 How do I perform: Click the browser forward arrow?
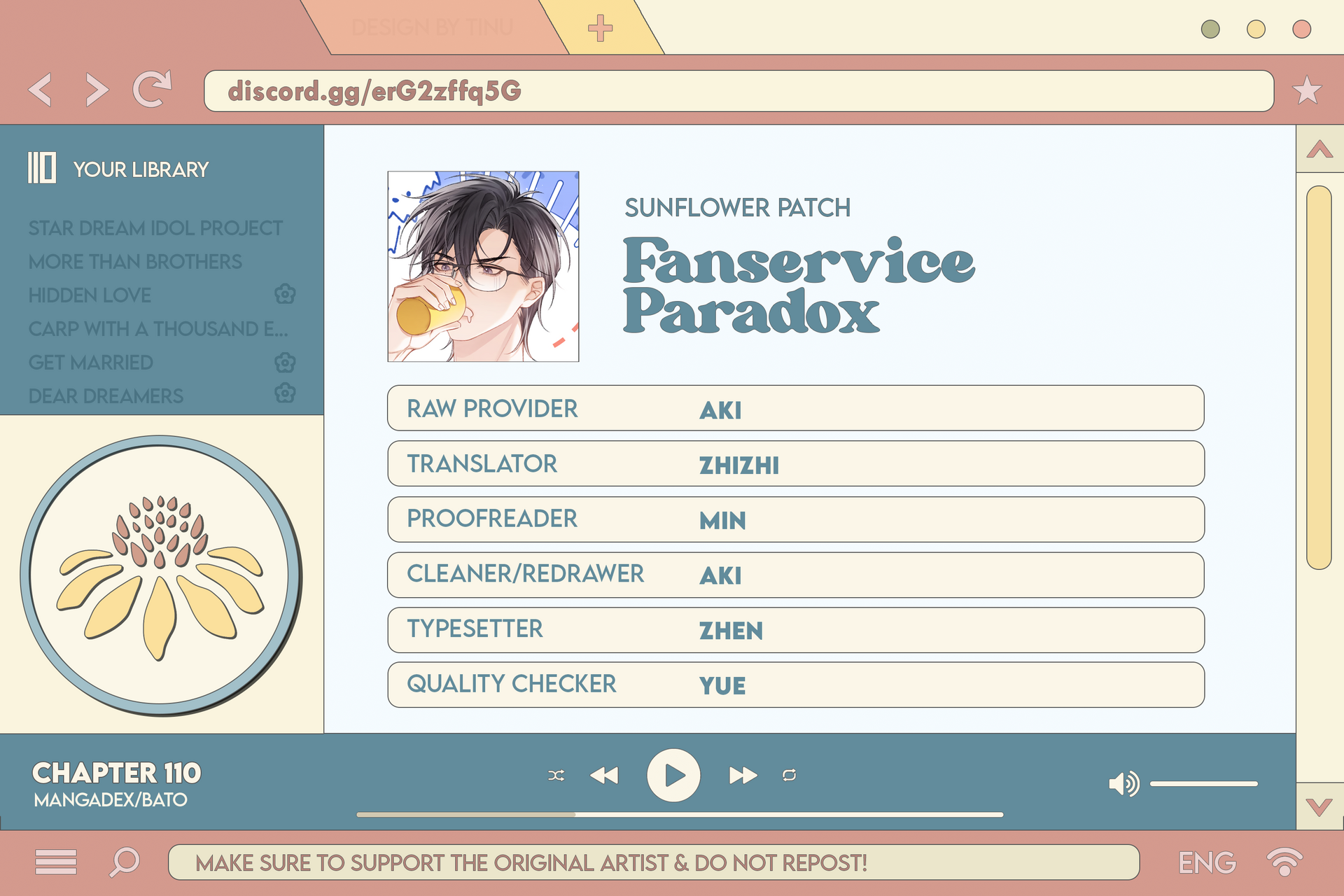click(x=97, y=90)
